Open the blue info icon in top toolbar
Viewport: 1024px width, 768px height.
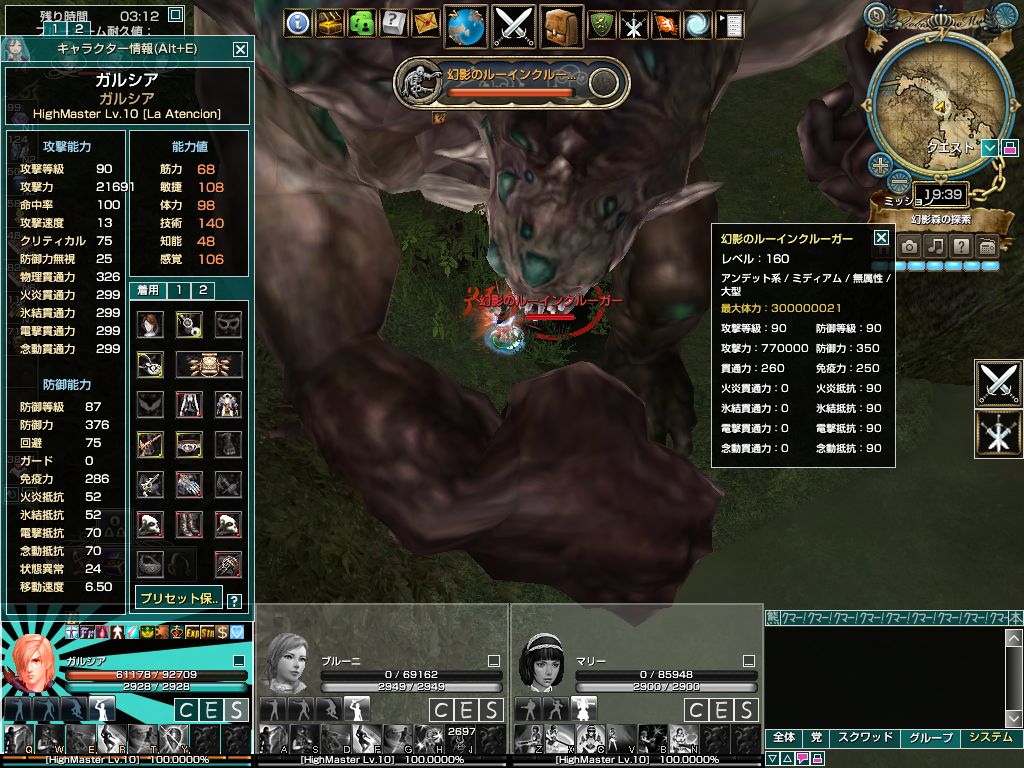(x=297, y=23)
